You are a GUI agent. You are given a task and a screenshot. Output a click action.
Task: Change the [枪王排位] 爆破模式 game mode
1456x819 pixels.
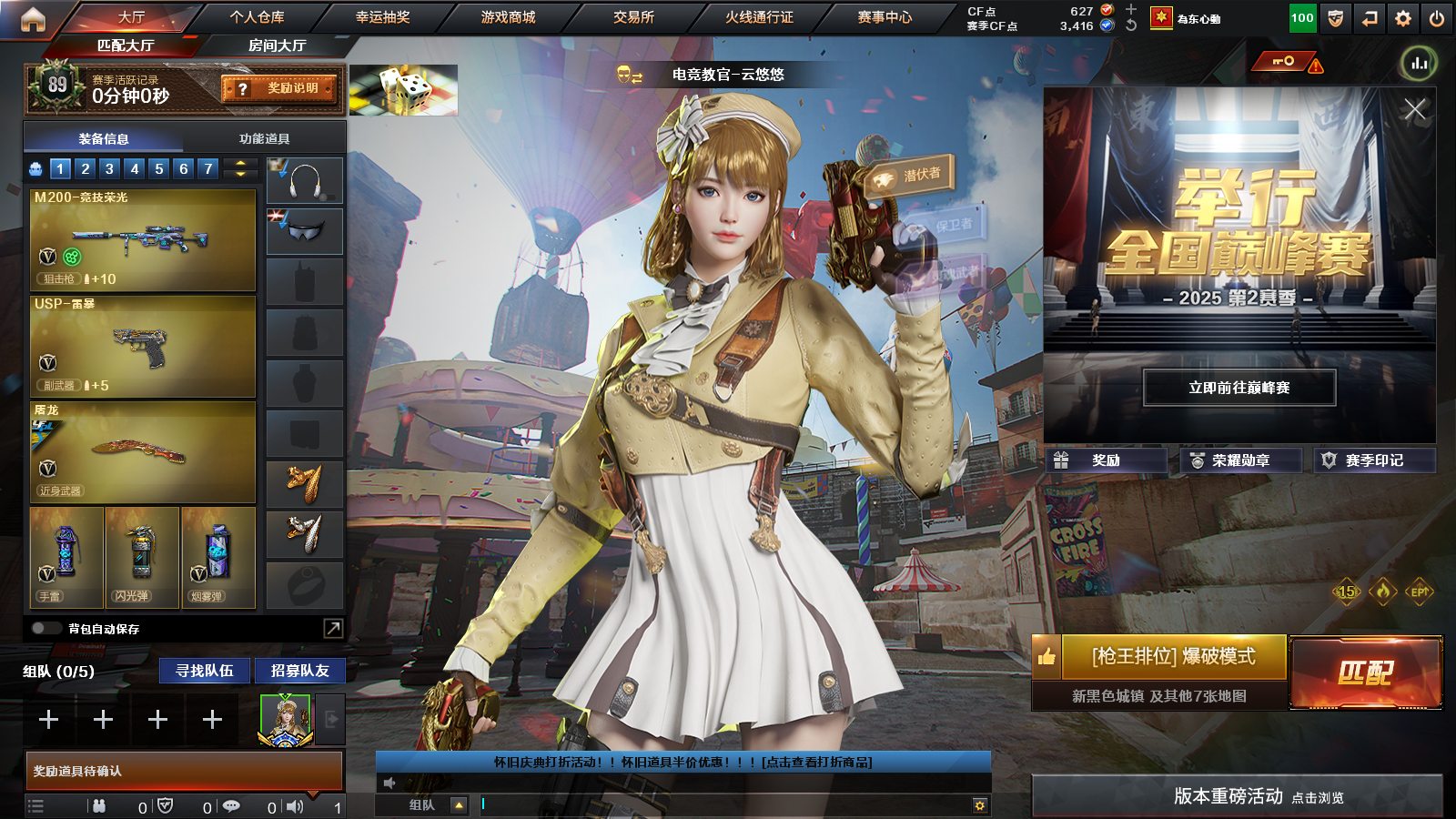point(1173,657)
